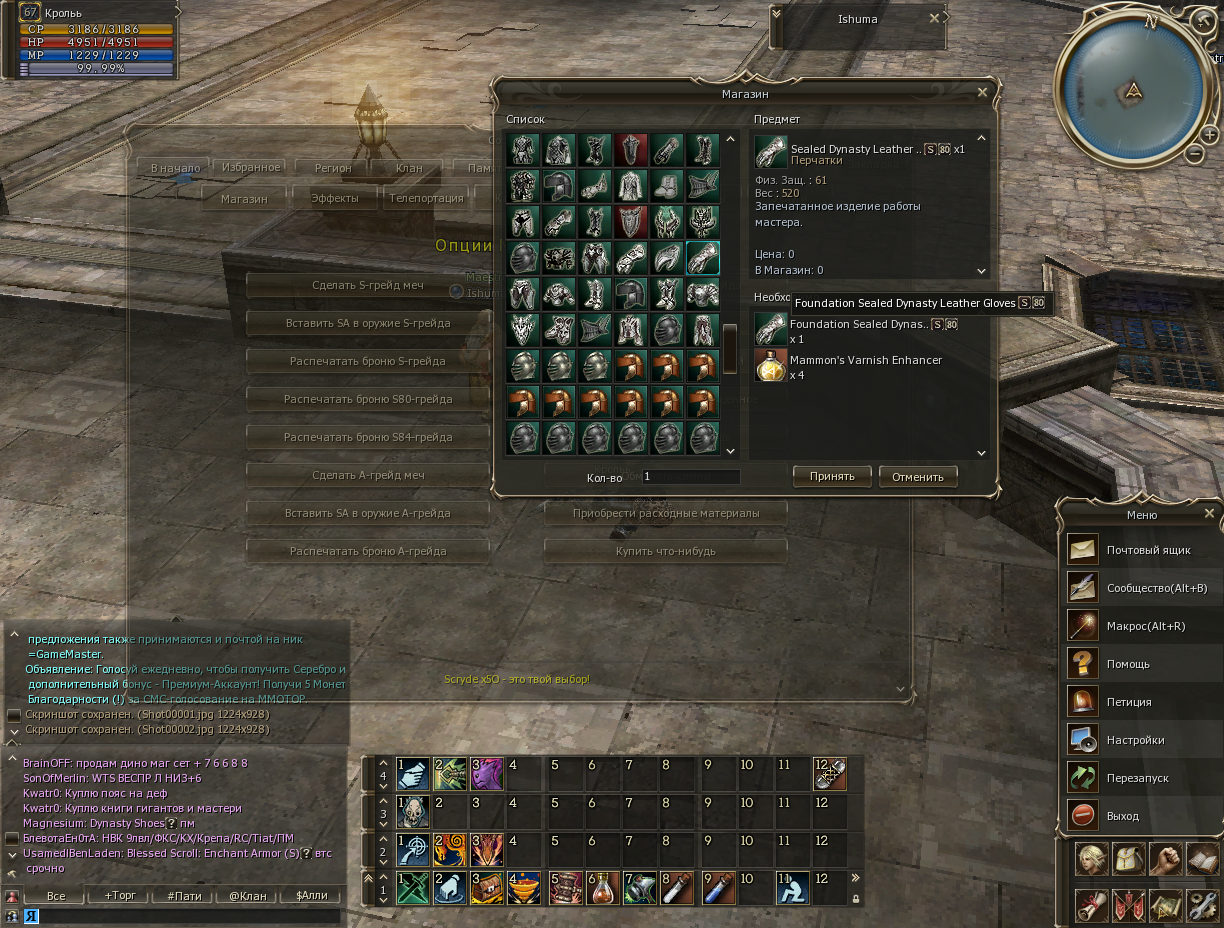1224x928 pixels.
Task: Open Сообщество community menu entry
Action: pos(1140,588)
